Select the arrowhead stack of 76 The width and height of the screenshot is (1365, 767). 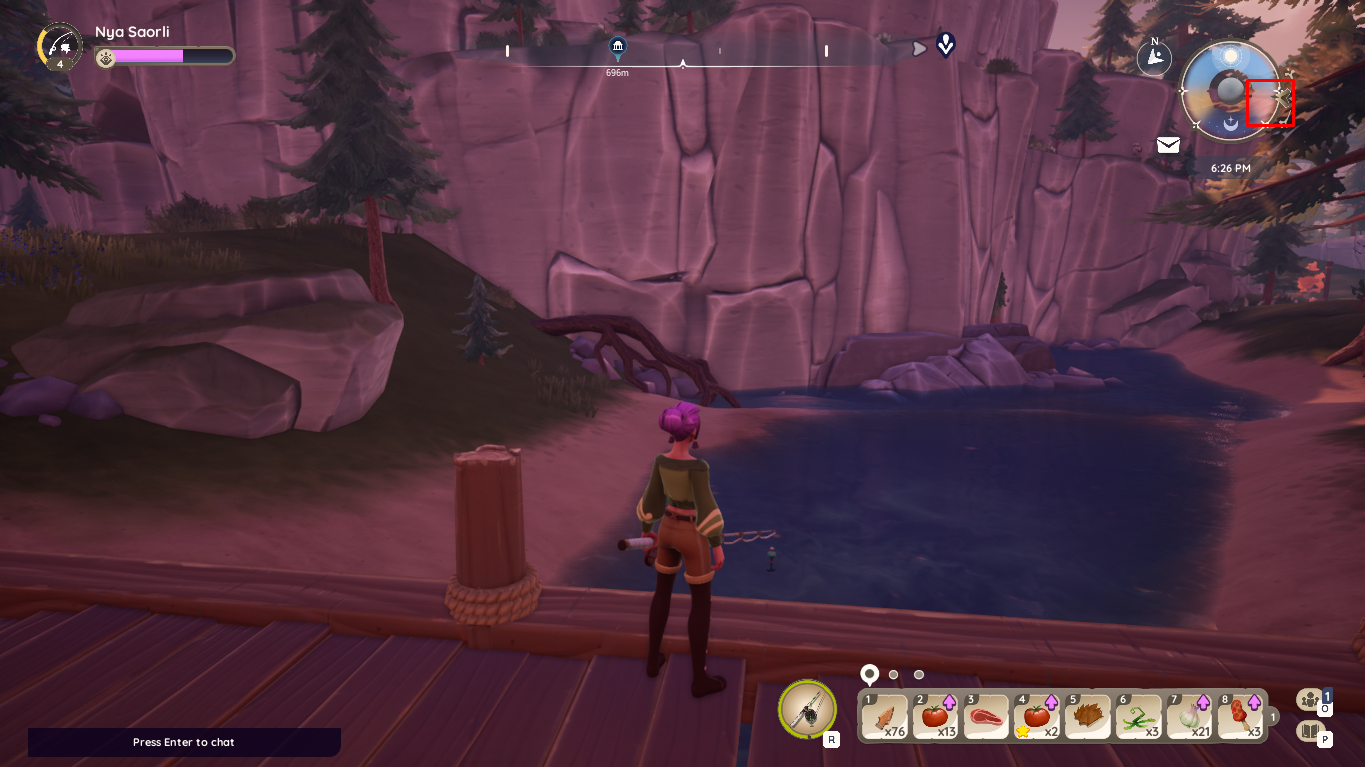(x=885, y=716)
